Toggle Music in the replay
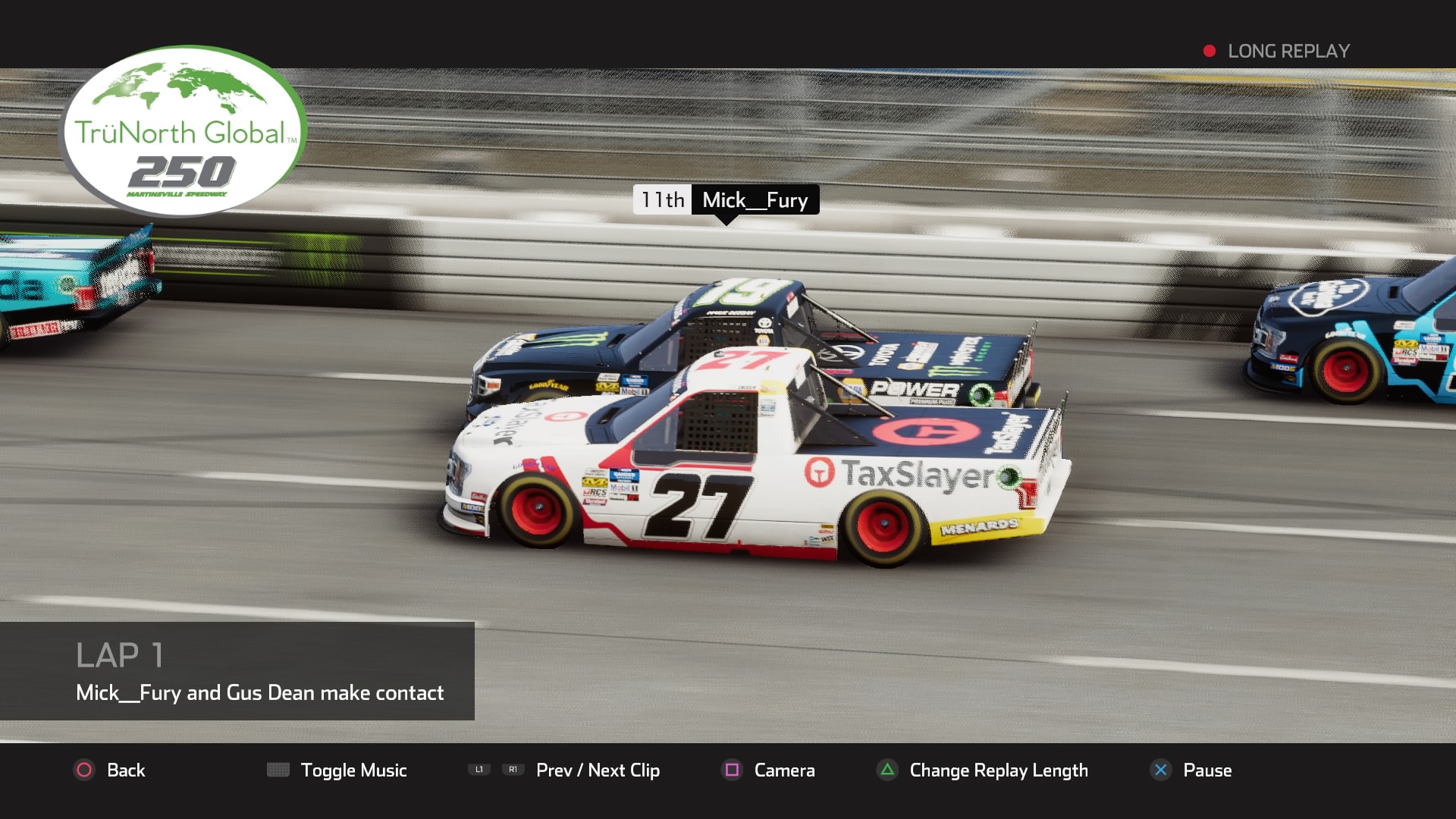Viewport: 1456px width, 819px height. 337,770
